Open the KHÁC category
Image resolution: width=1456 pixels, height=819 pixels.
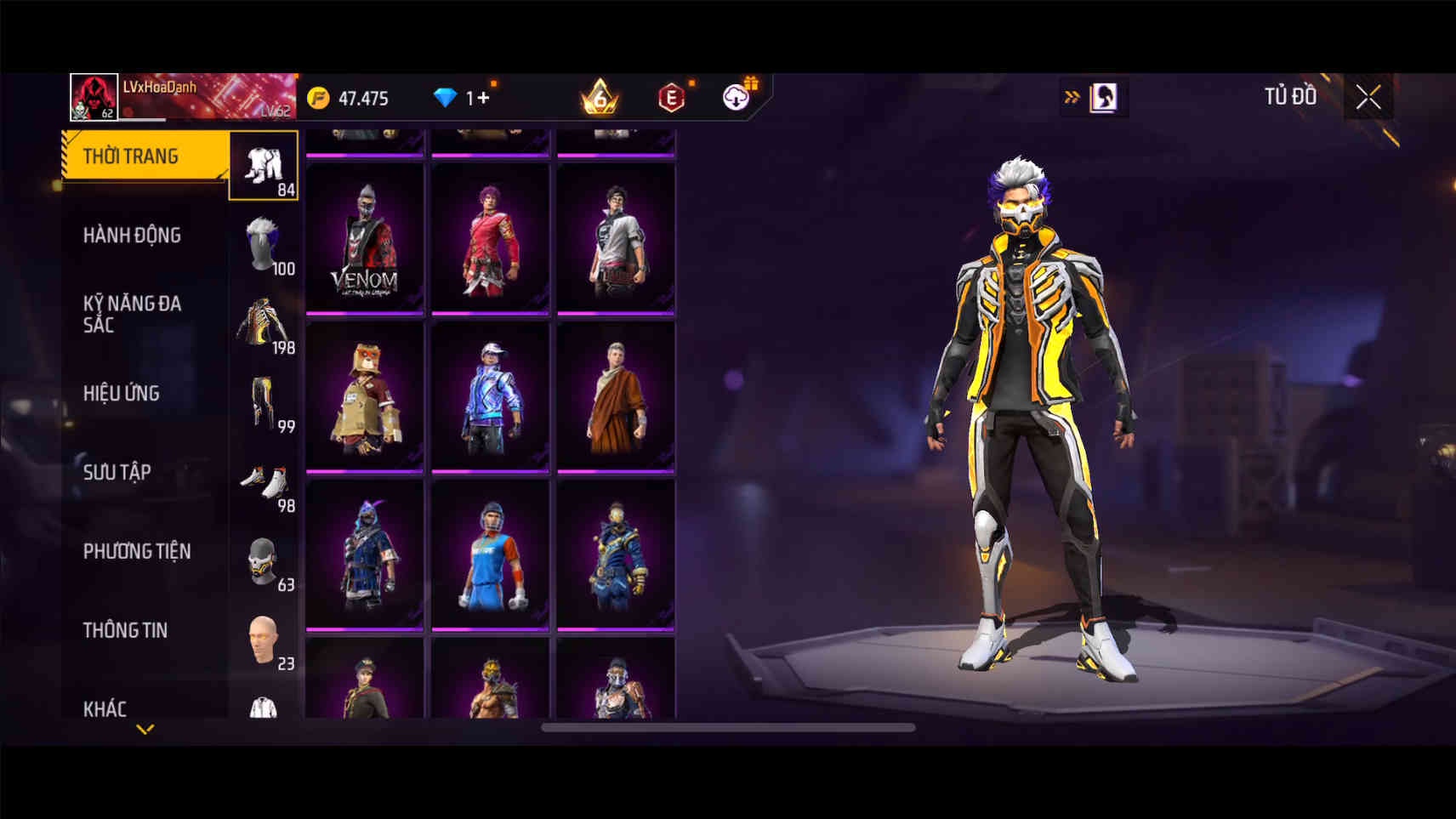[105, 708]
